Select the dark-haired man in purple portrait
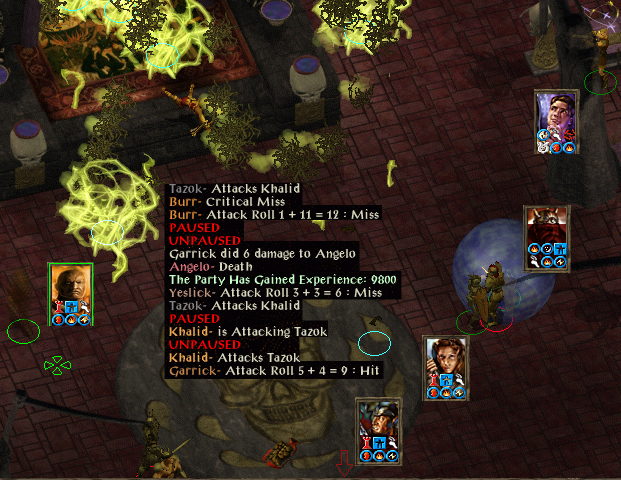The image size is (621, 480). point(556,115)
